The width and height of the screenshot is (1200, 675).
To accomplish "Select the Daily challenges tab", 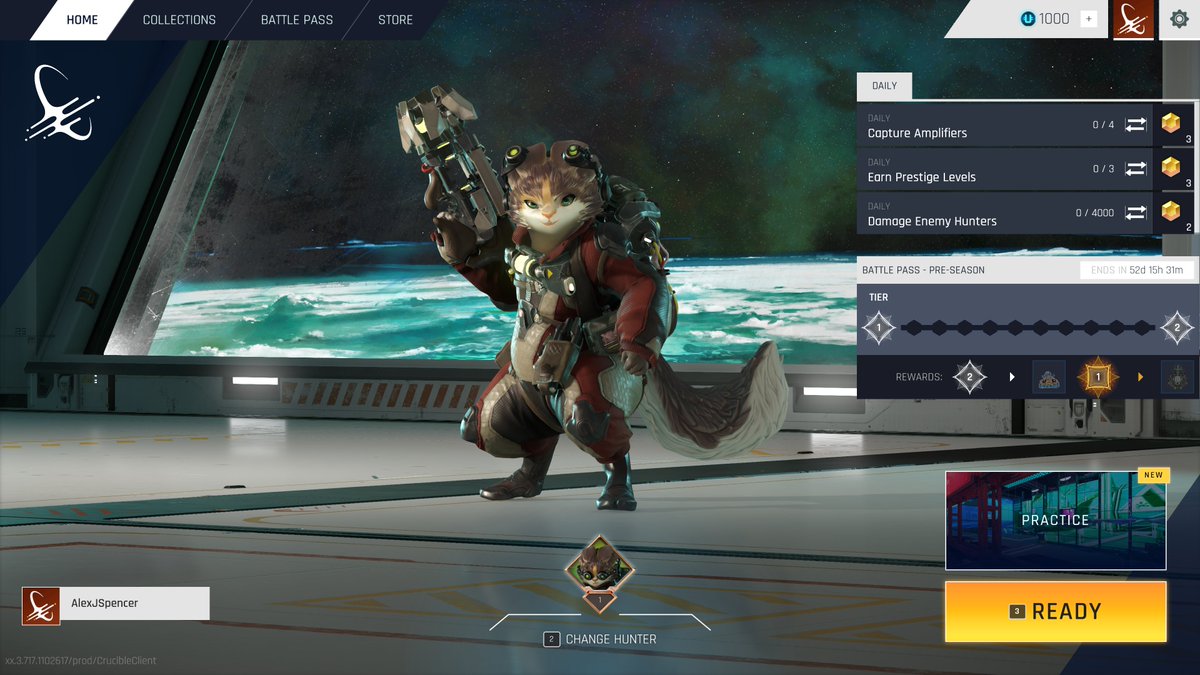I will pos(884,86).
